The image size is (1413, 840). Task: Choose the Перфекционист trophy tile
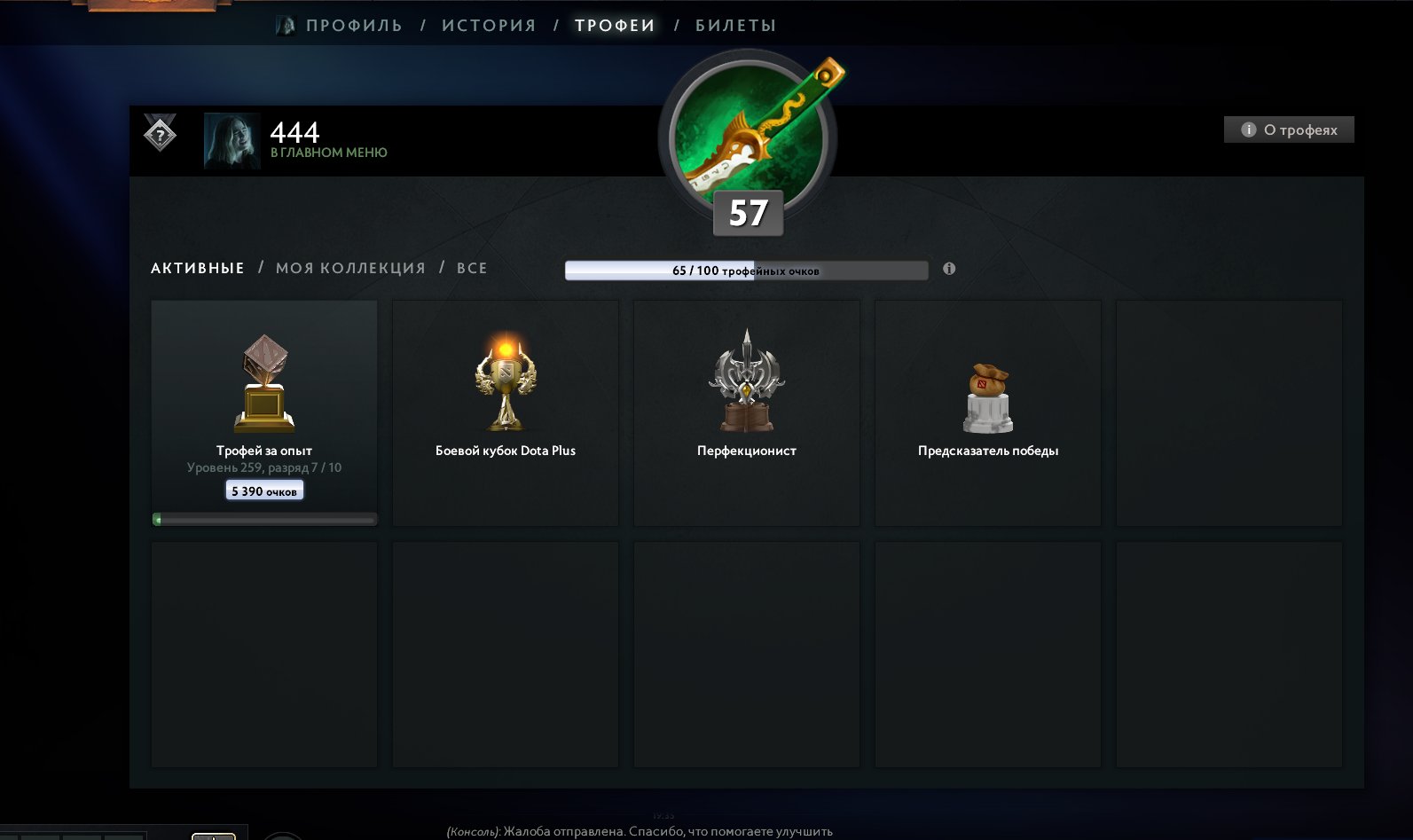click(747, 412)
